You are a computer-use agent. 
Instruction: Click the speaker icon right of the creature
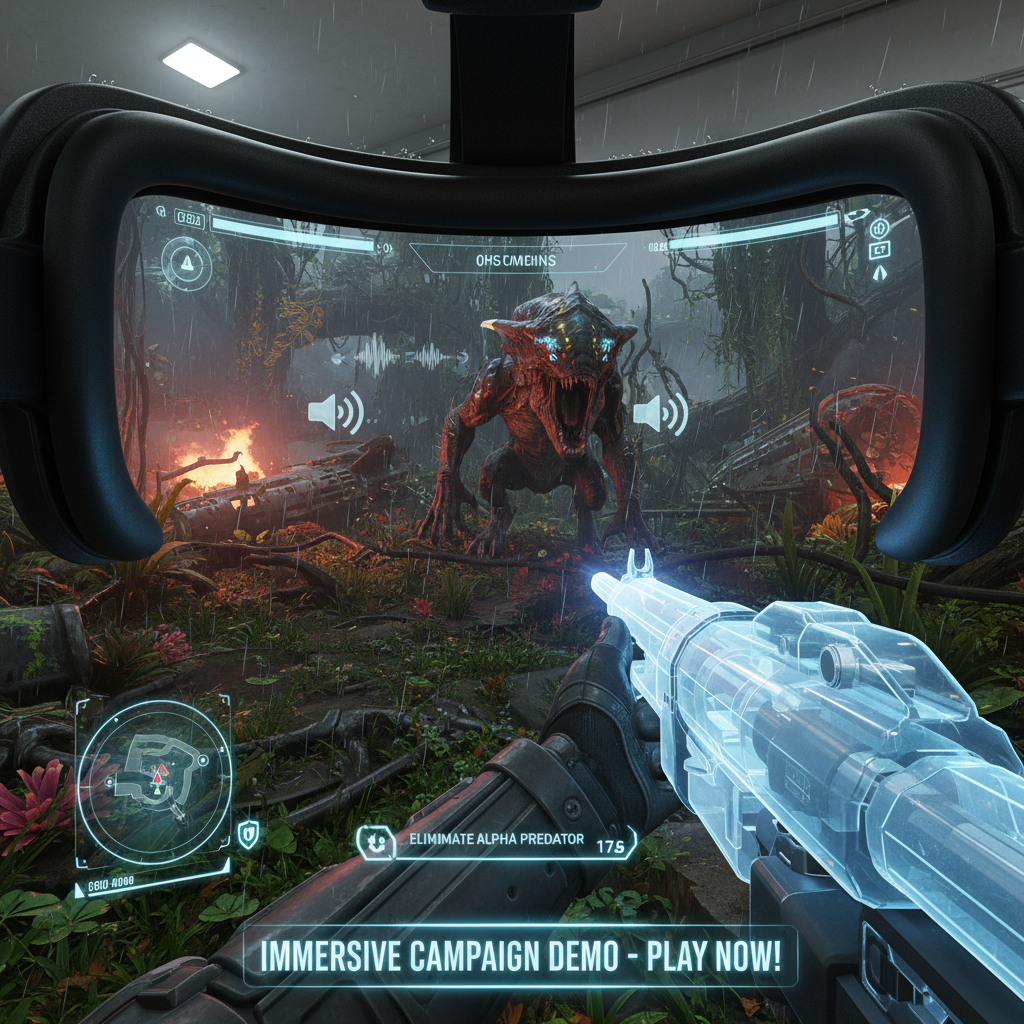tap(660, 412)
